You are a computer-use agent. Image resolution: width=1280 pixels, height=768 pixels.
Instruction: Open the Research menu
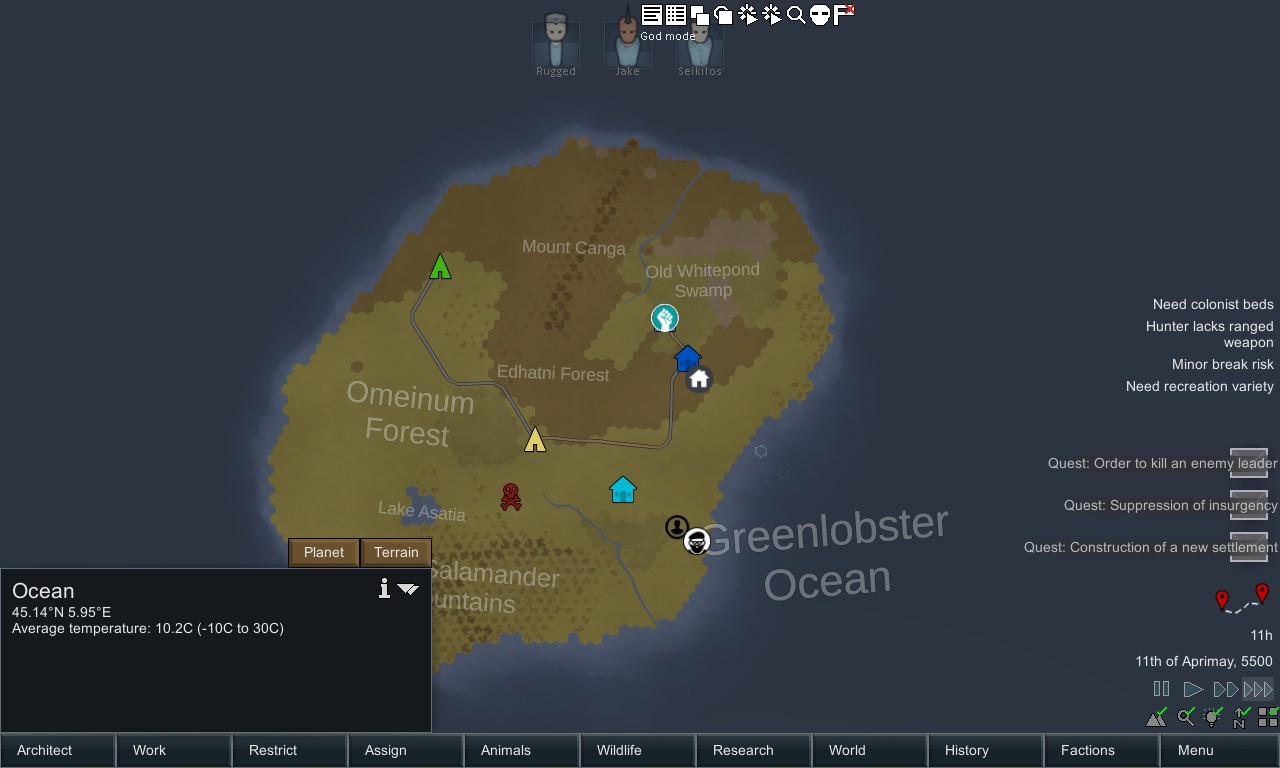pos(754,750)
